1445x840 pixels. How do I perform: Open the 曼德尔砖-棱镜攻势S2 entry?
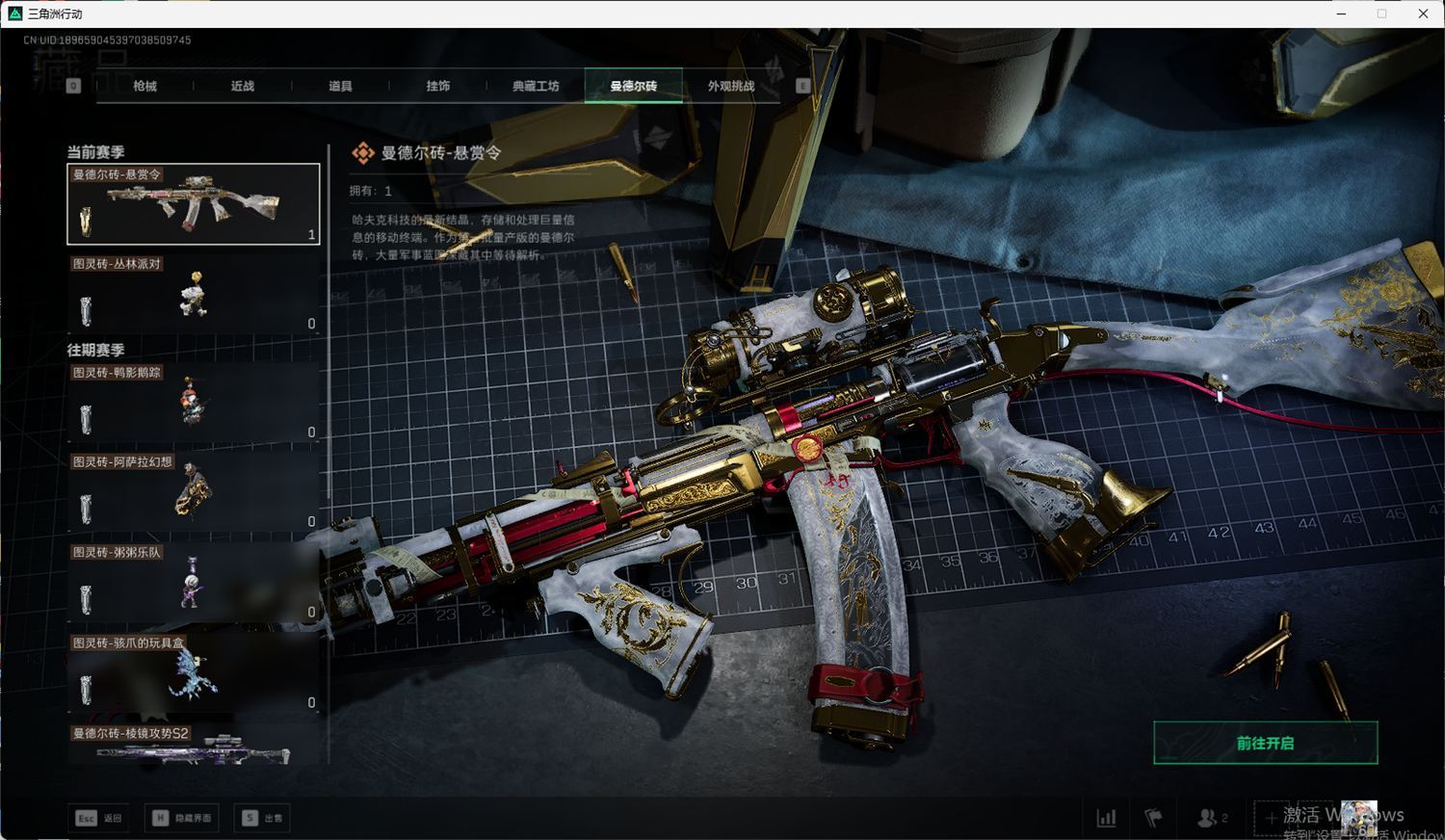193,746
